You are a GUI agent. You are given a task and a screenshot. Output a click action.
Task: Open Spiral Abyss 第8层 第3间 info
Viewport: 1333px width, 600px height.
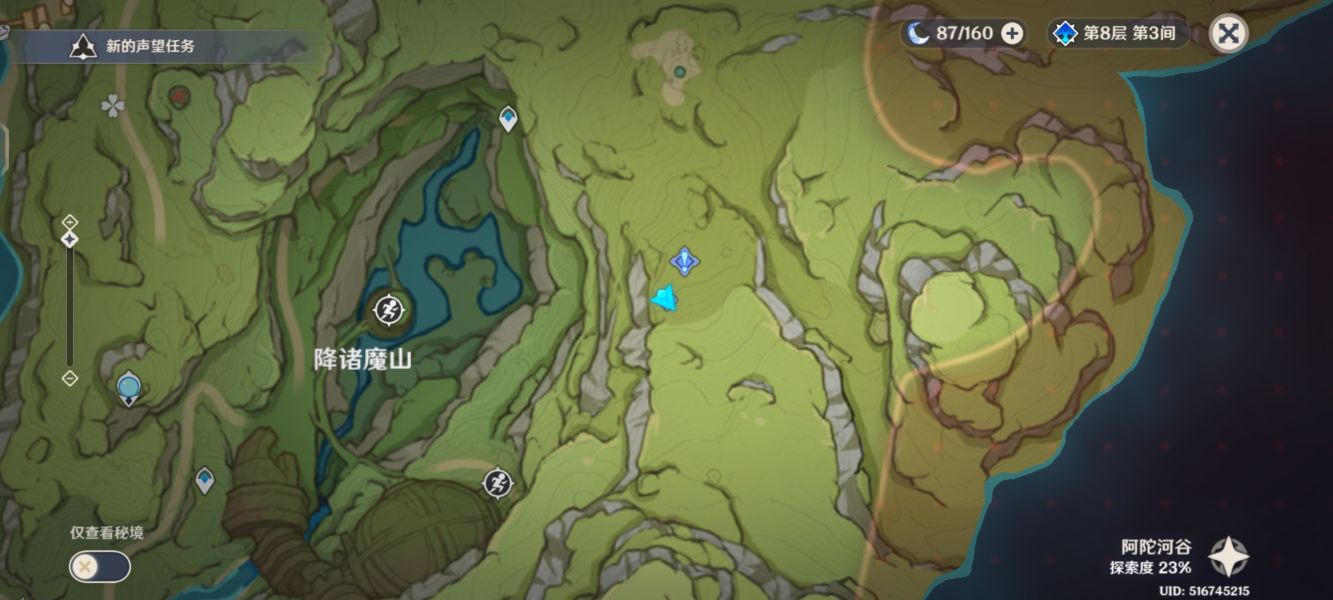click(1118, 33)
